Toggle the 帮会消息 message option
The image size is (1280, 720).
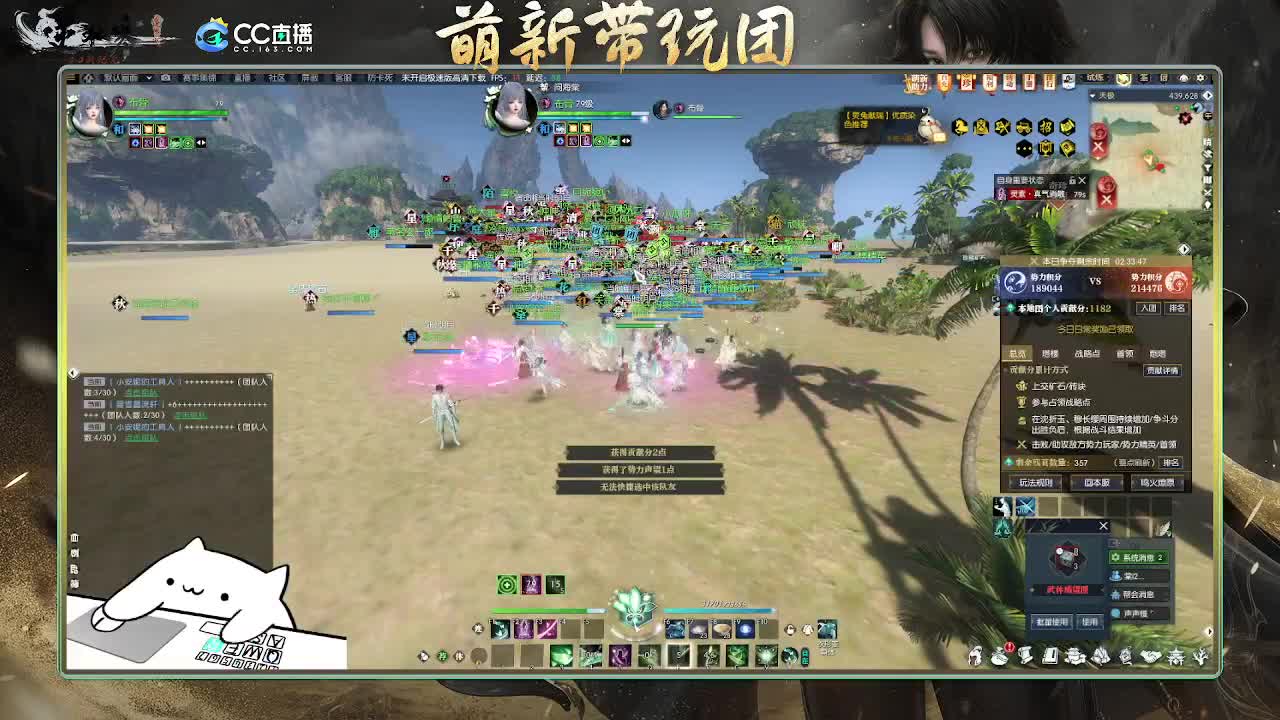point(1138,594)
